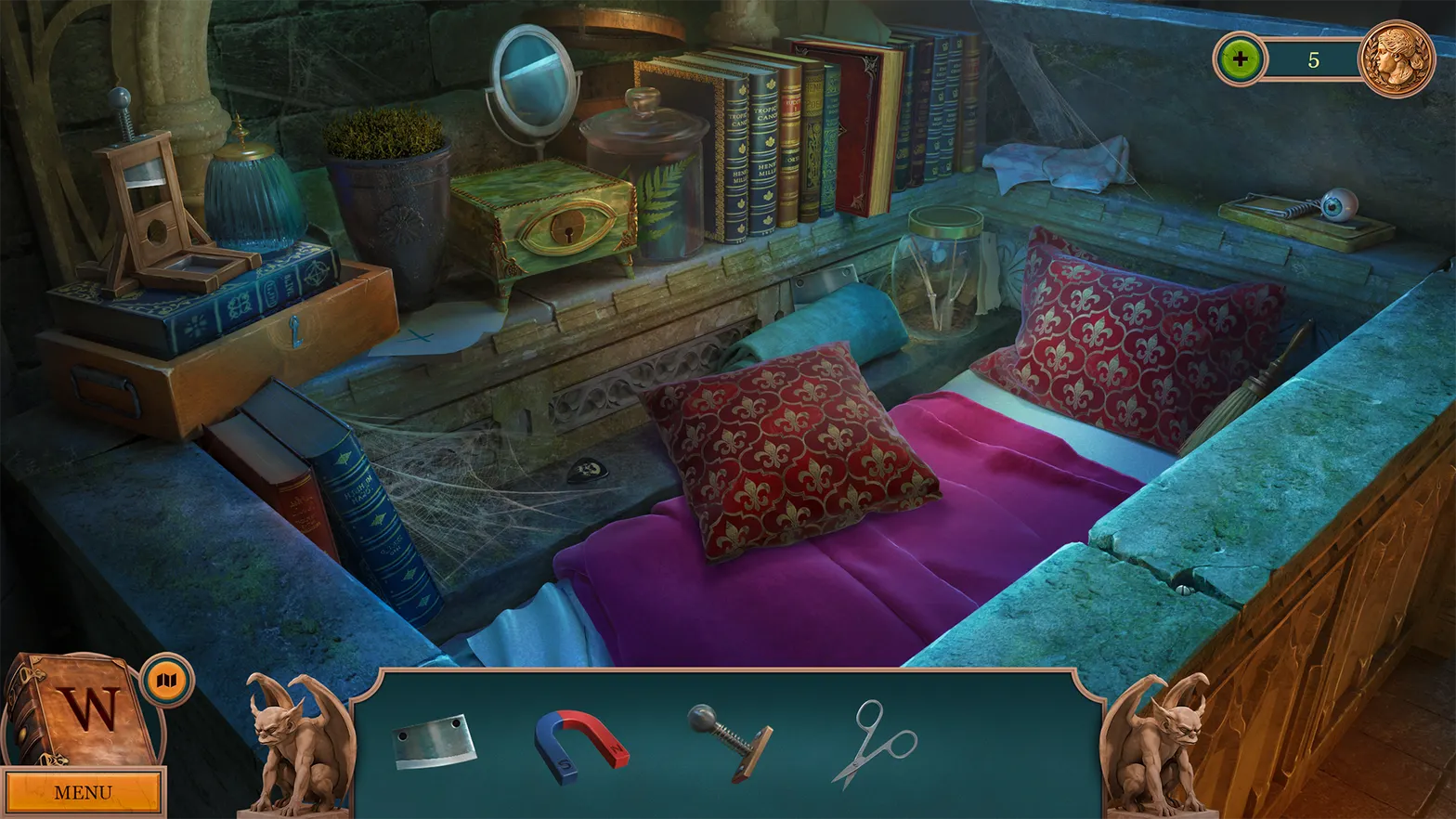Select the cleaver from the inventory
Viewport: 1456px width, 819px height.
[433, 743]
